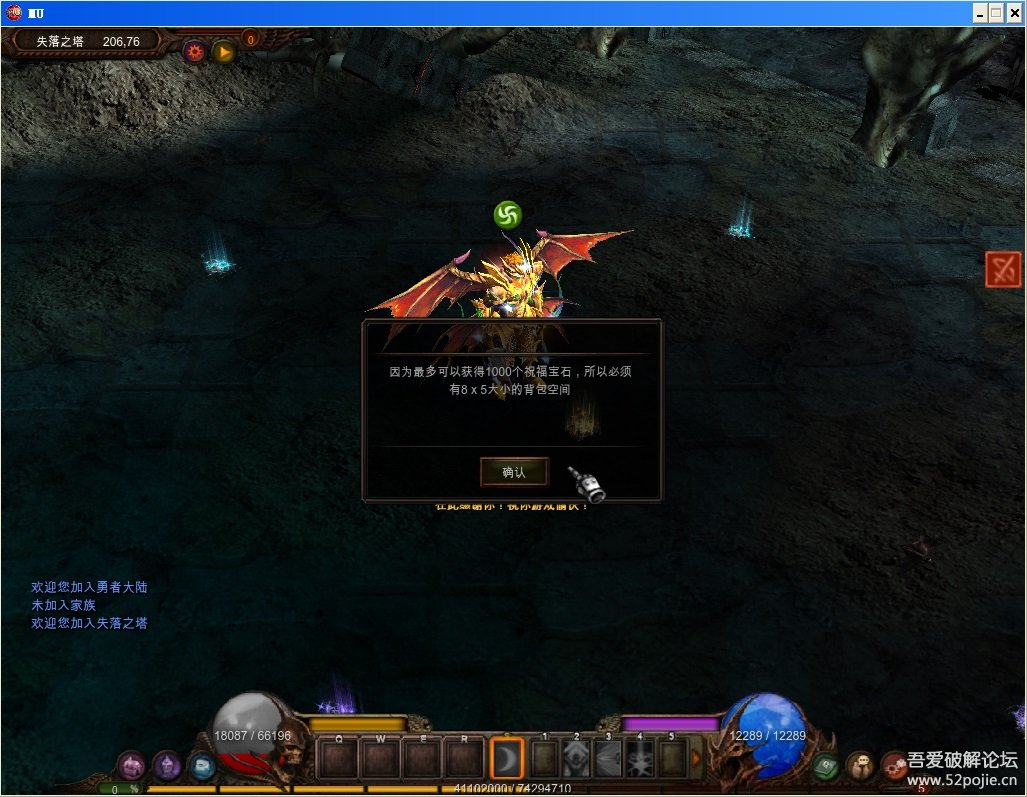Close the MU game window
The image size is (1027, 797).
[x=1014, y=13]
